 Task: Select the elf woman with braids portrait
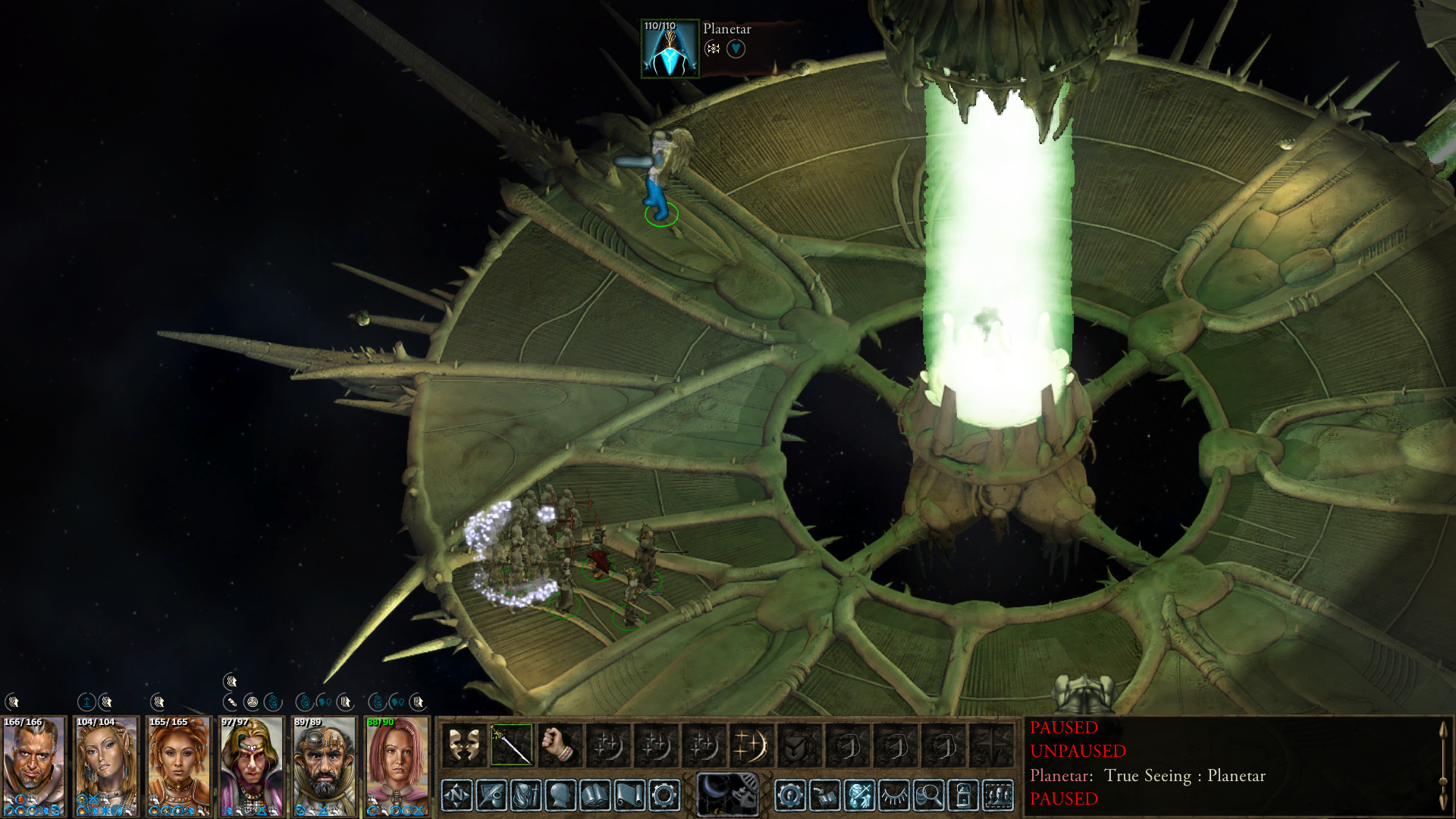[106, 766]
